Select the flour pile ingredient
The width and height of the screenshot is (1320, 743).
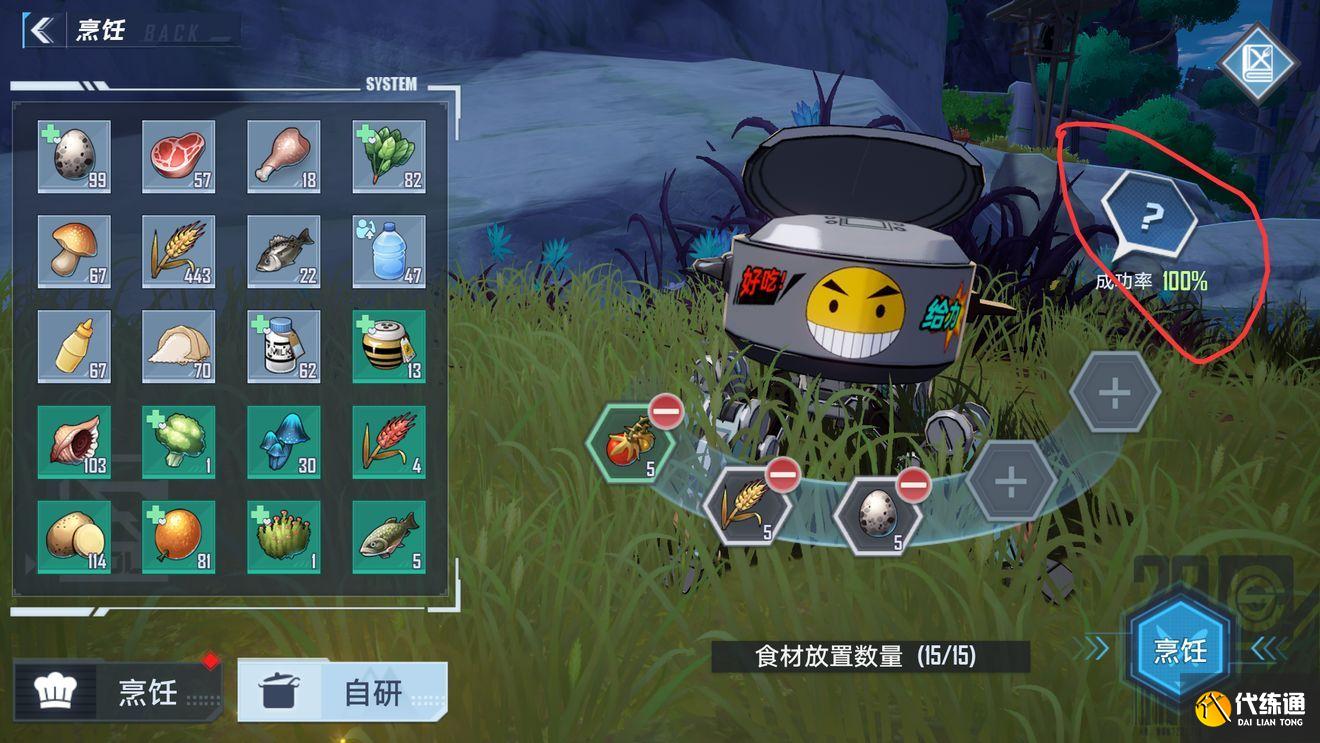tap(178, 346)
